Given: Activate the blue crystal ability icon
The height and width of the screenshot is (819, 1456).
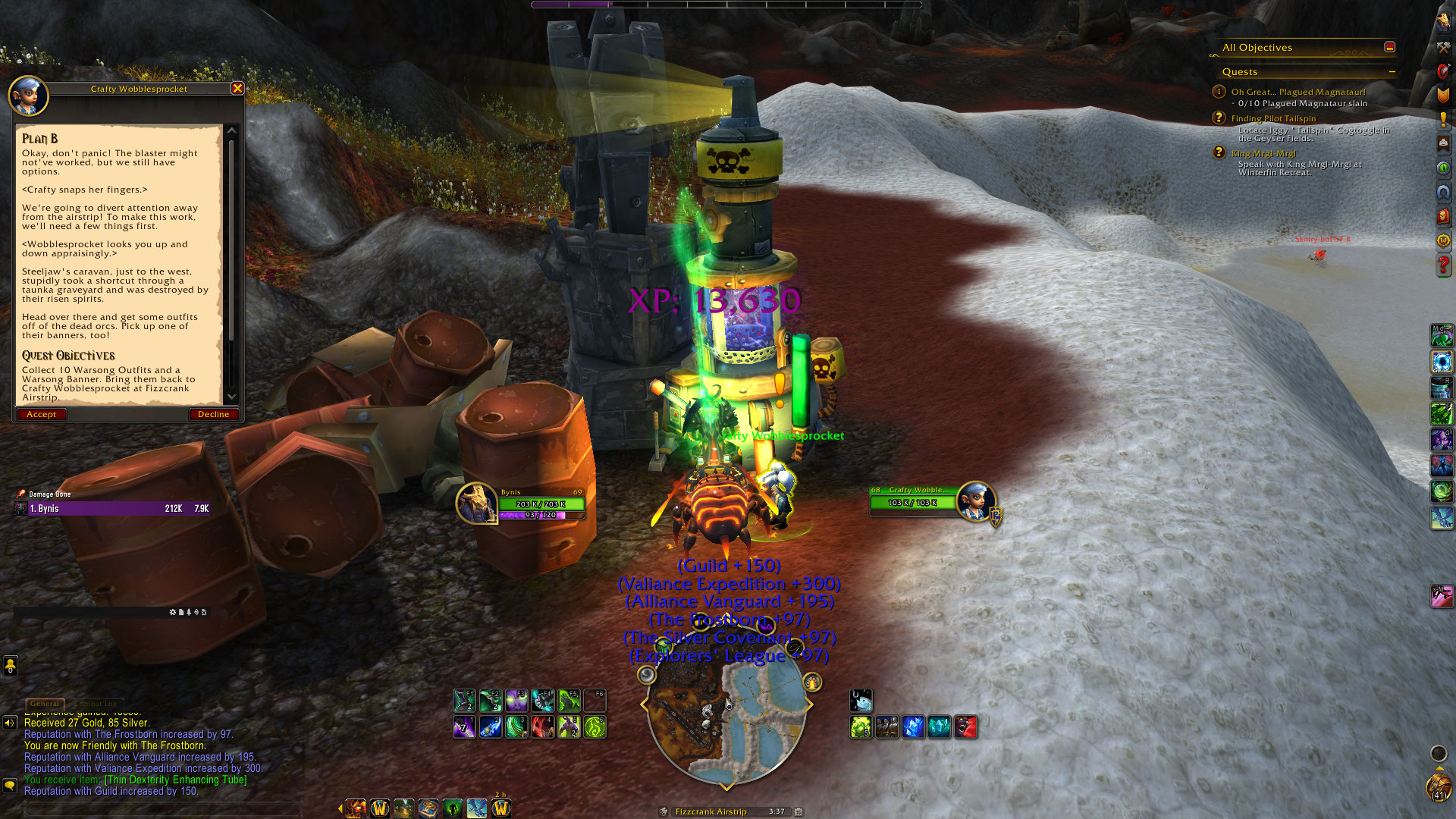Looking at the screenshot, I should click(x=913, y=727).
